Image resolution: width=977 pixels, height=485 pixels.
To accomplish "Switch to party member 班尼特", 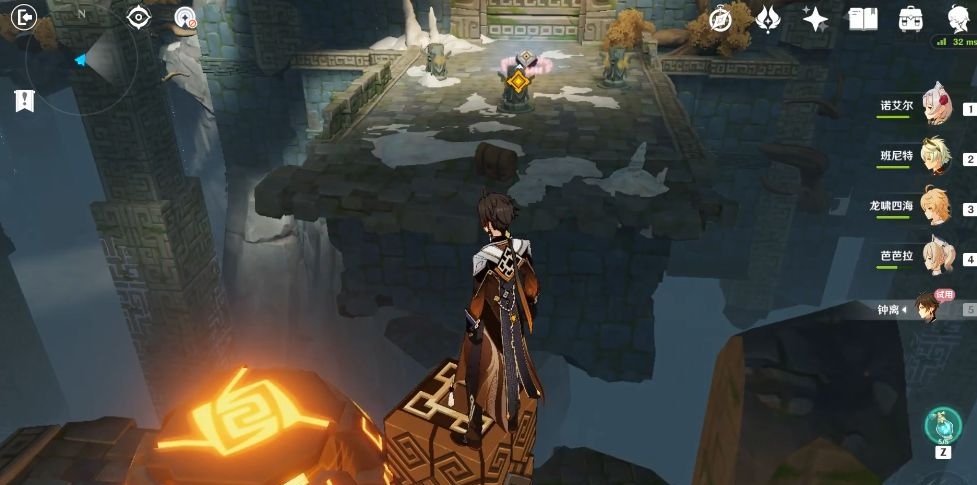I will tap(934, 156).
